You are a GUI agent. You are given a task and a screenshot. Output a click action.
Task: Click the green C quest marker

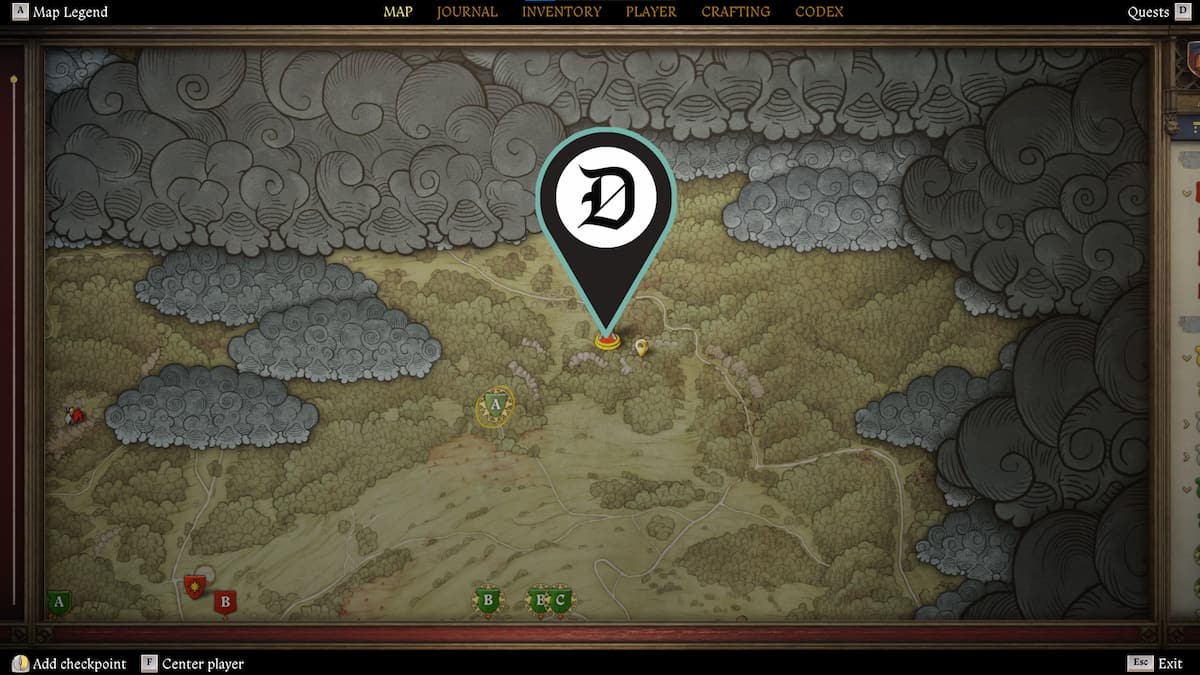coord(561,601)
